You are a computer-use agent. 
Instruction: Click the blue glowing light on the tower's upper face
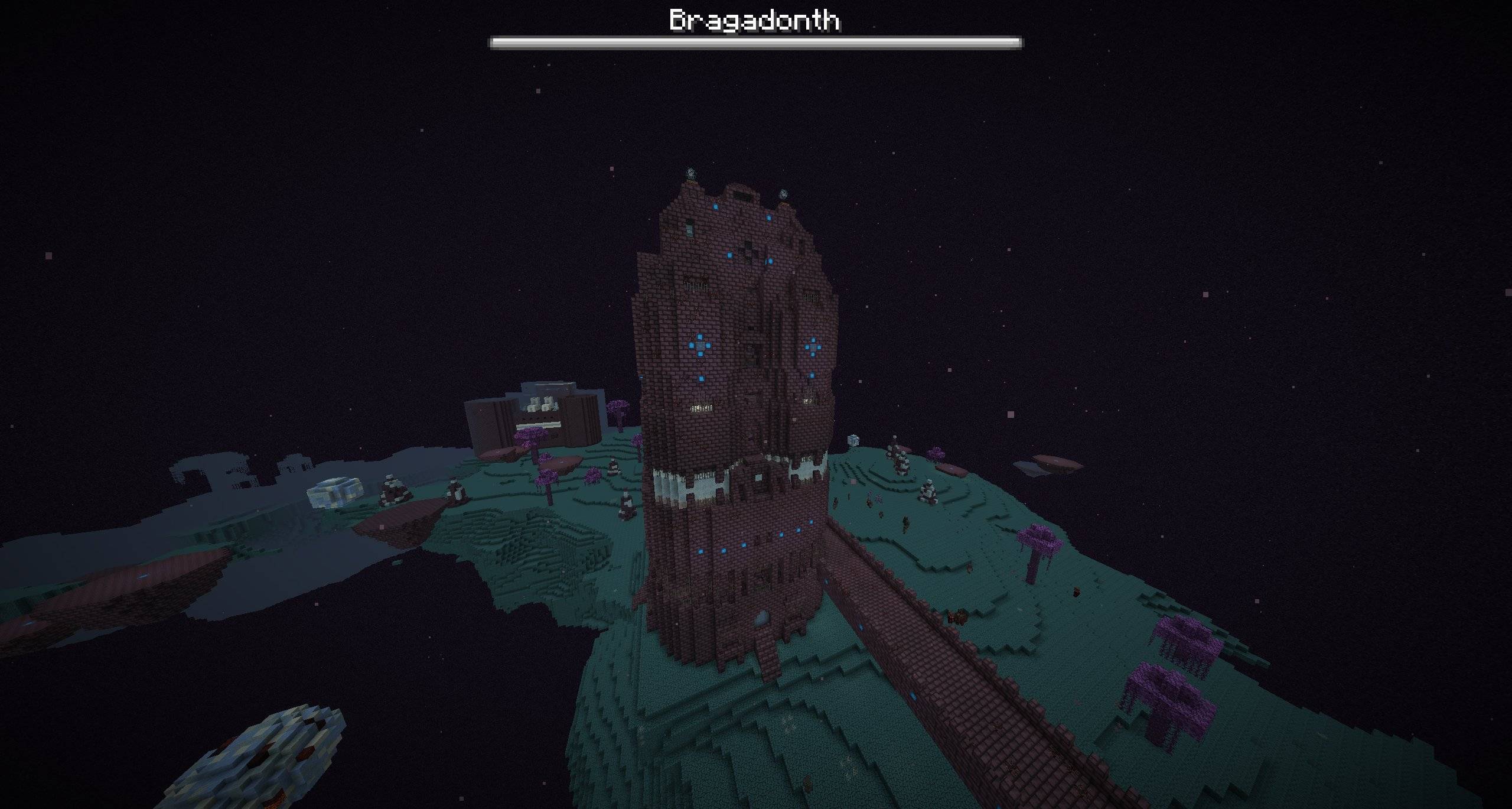click(x=715, y=206)
